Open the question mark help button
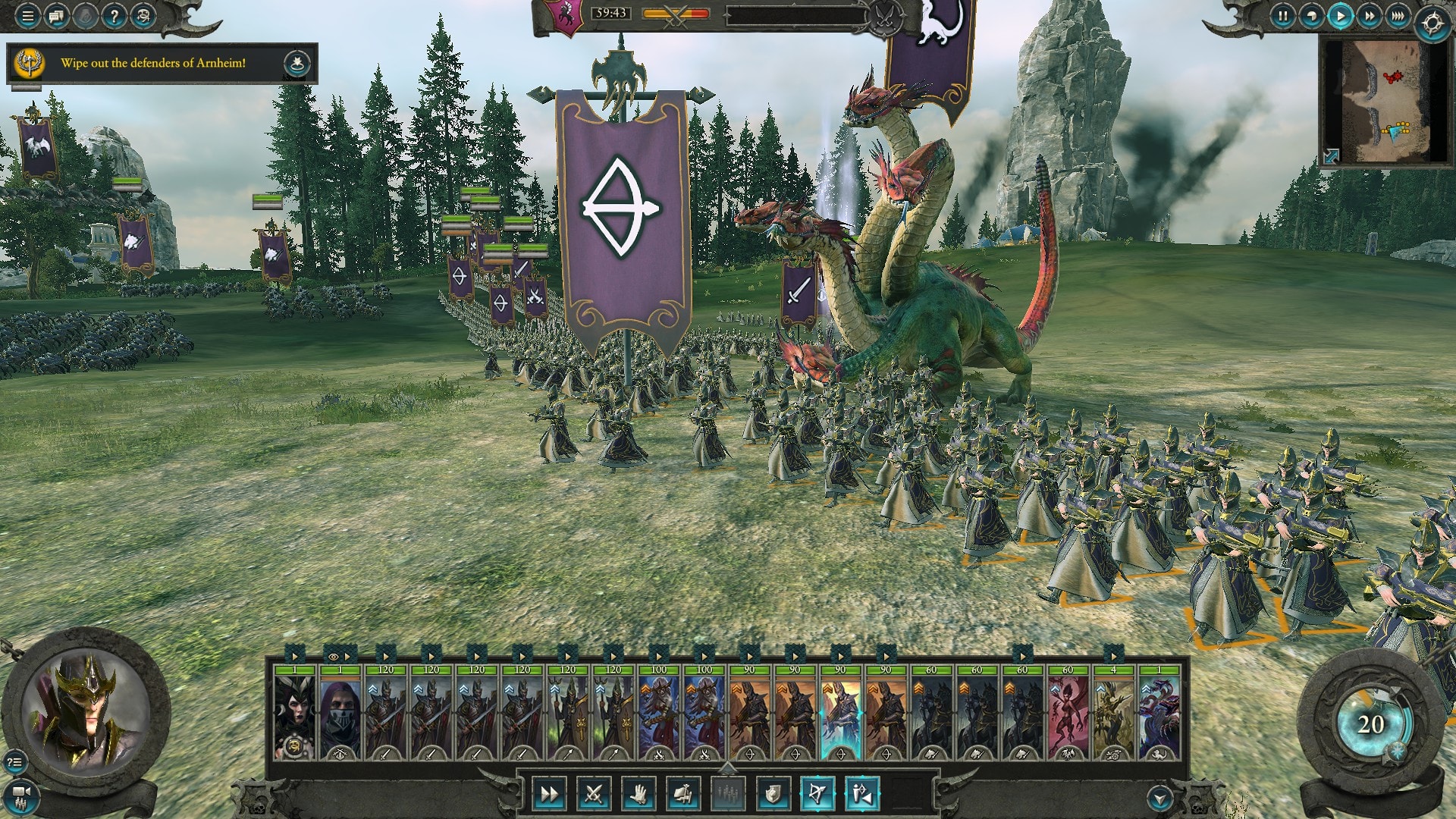Viewport: 1456px width, 819px height. (114, 16)
